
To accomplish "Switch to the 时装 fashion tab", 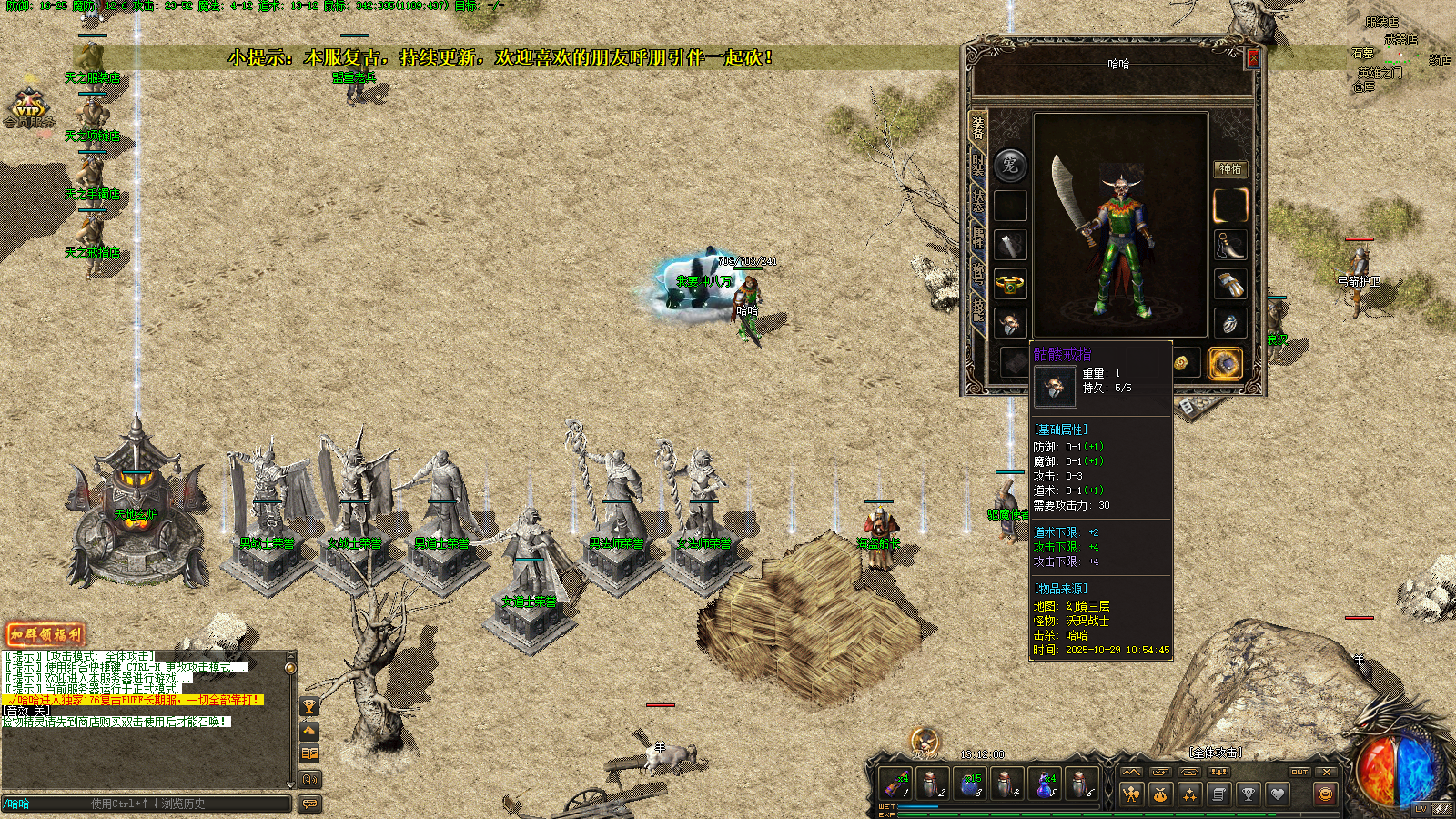I will [978, 165].
